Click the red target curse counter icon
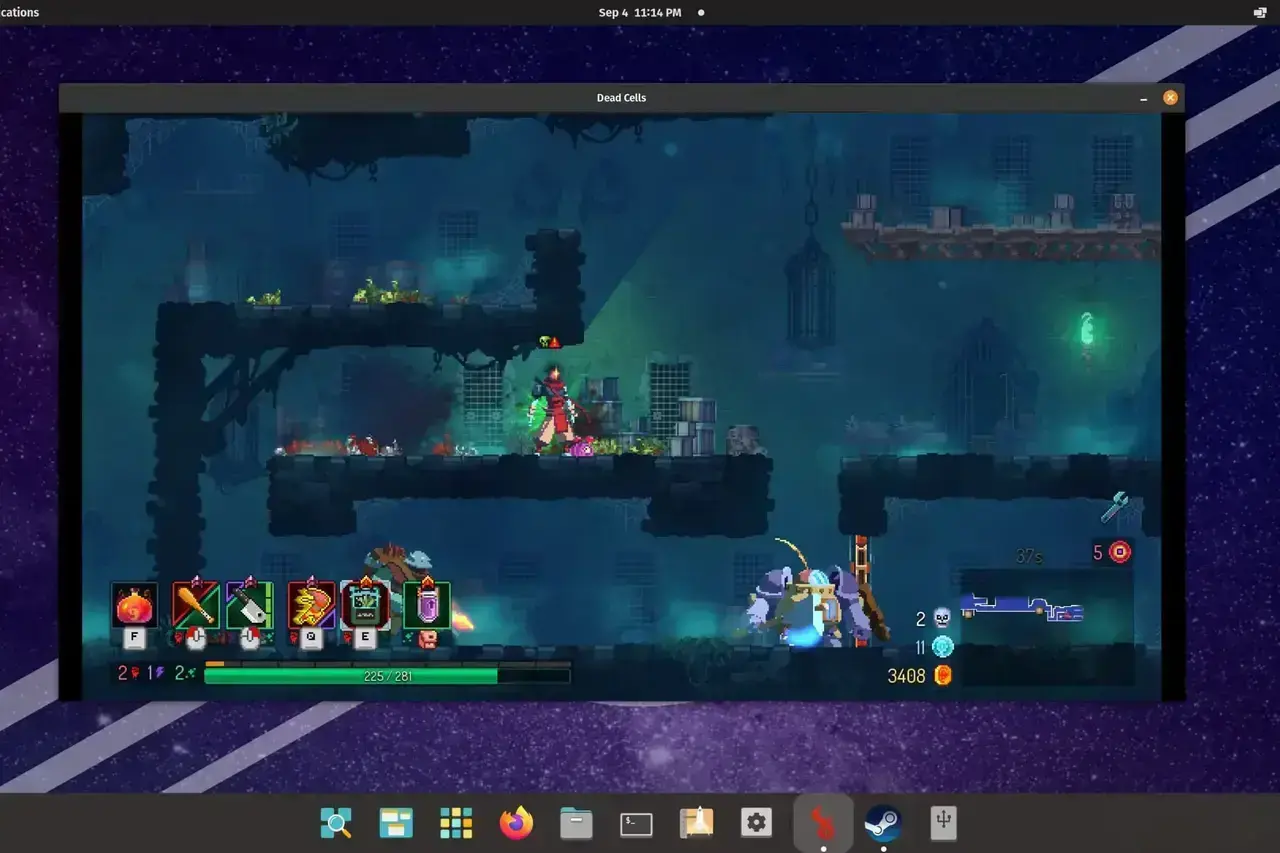Image resolution: width=1280 pixels, height=853 pixels. 1120,552
